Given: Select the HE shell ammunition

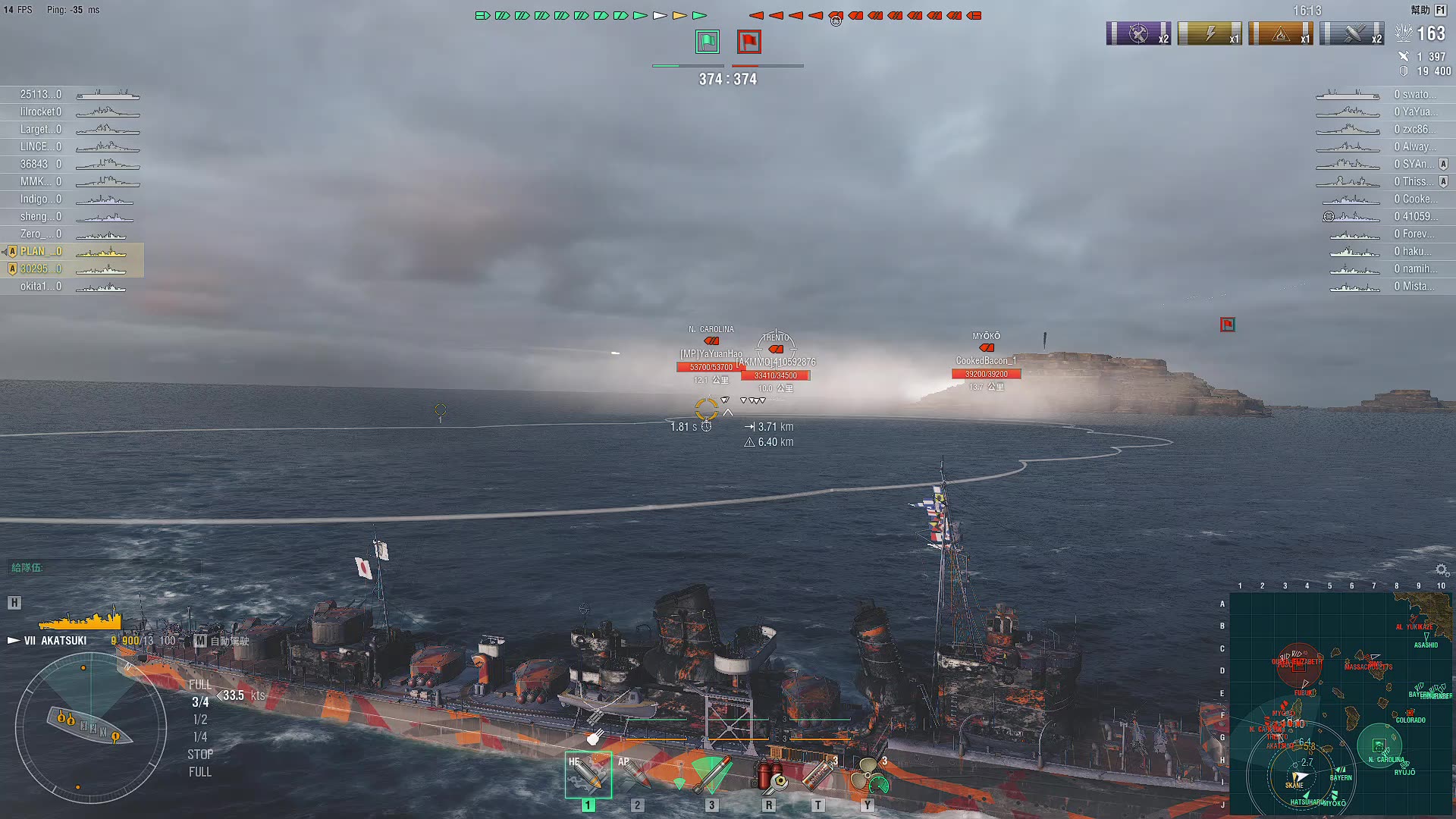Looking at the screenshot, I should tap(588, 774).
